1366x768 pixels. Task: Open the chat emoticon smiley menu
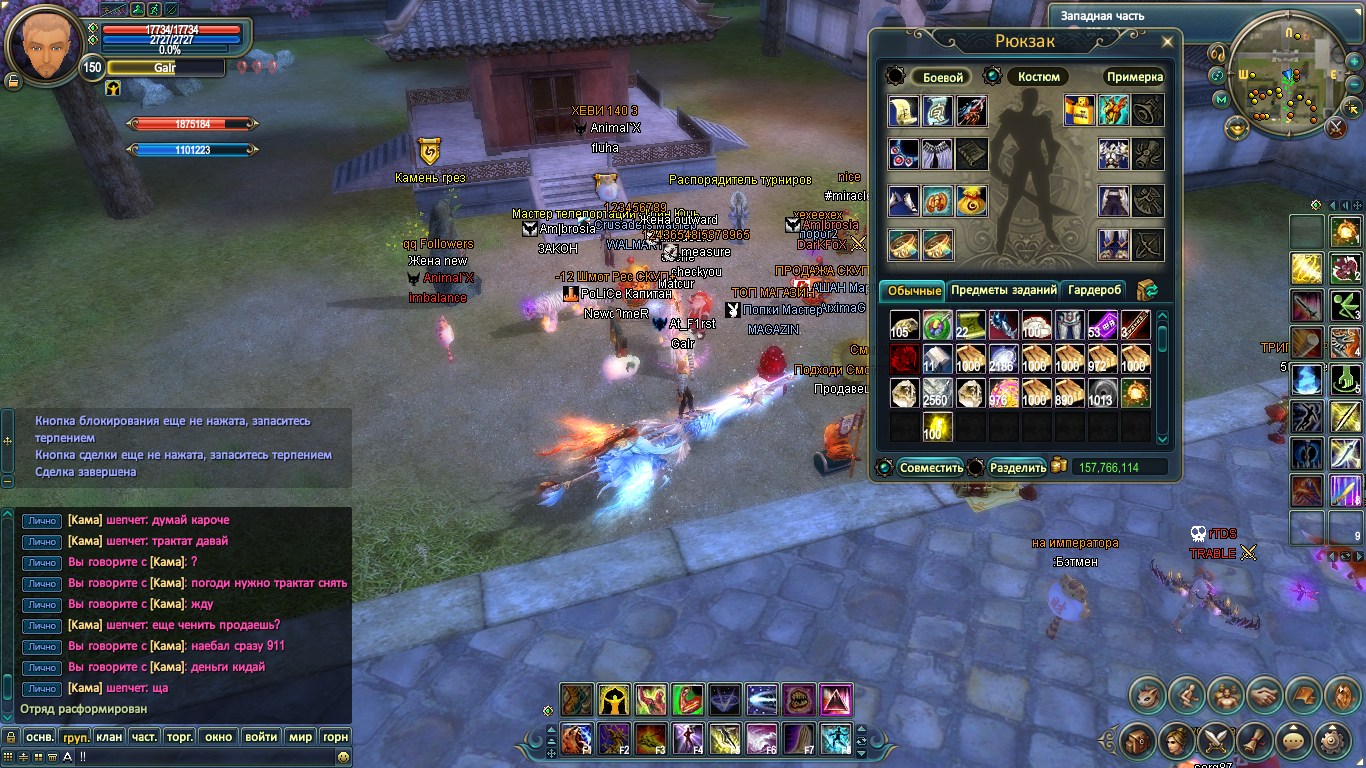(x=343, y=757)
